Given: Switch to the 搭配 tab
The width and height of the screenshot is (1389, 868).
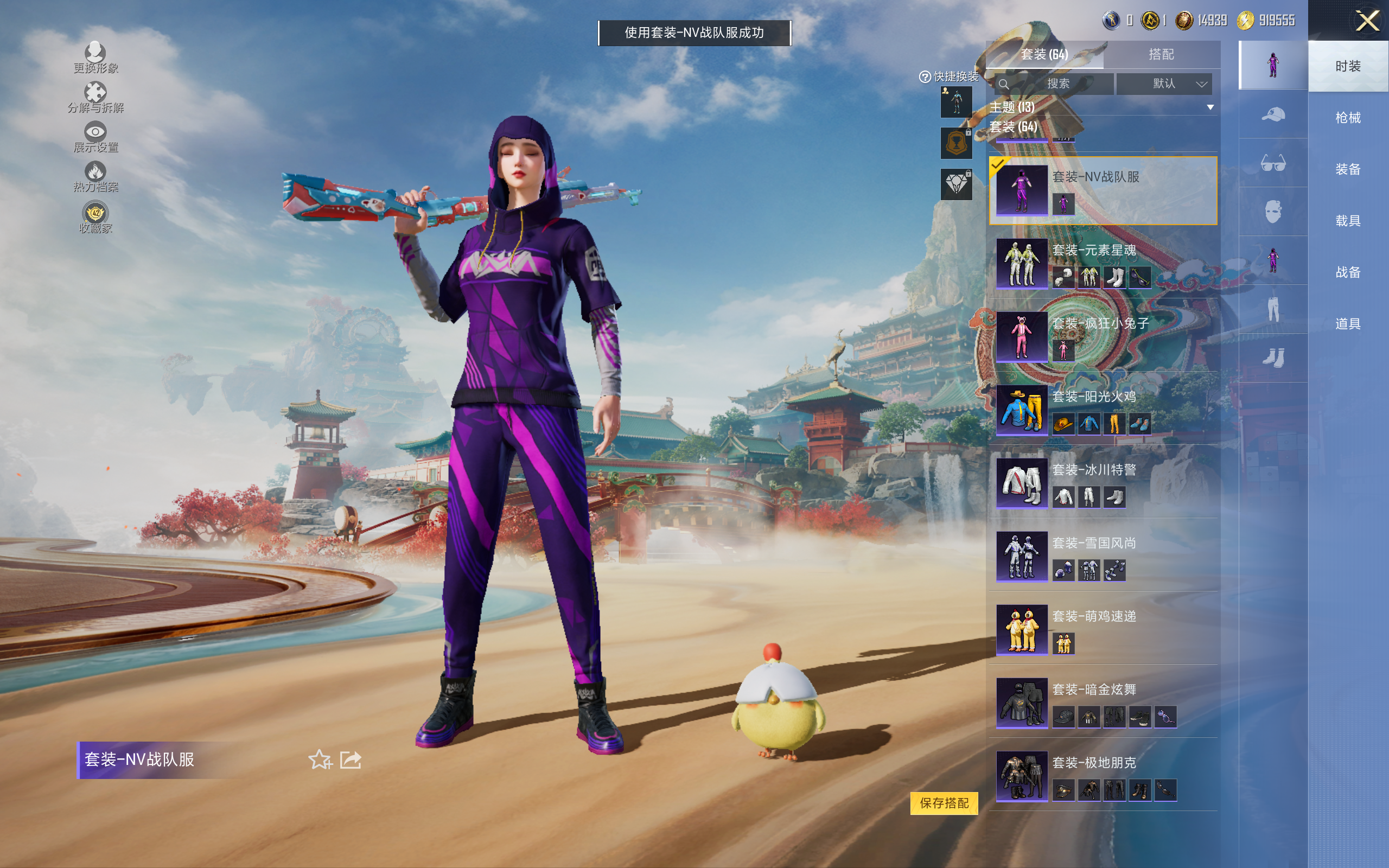Looking at the screenshot, I should pos(1161,55).
